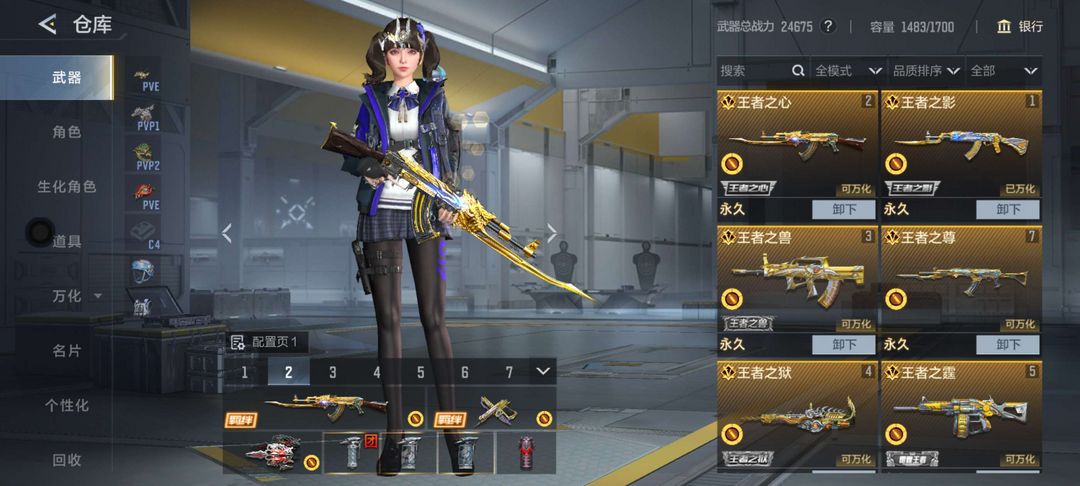The width and height of the screenshot is (1080, 486).
Task: Select the 王者之影 weapon card
Action: click(960, 145)
